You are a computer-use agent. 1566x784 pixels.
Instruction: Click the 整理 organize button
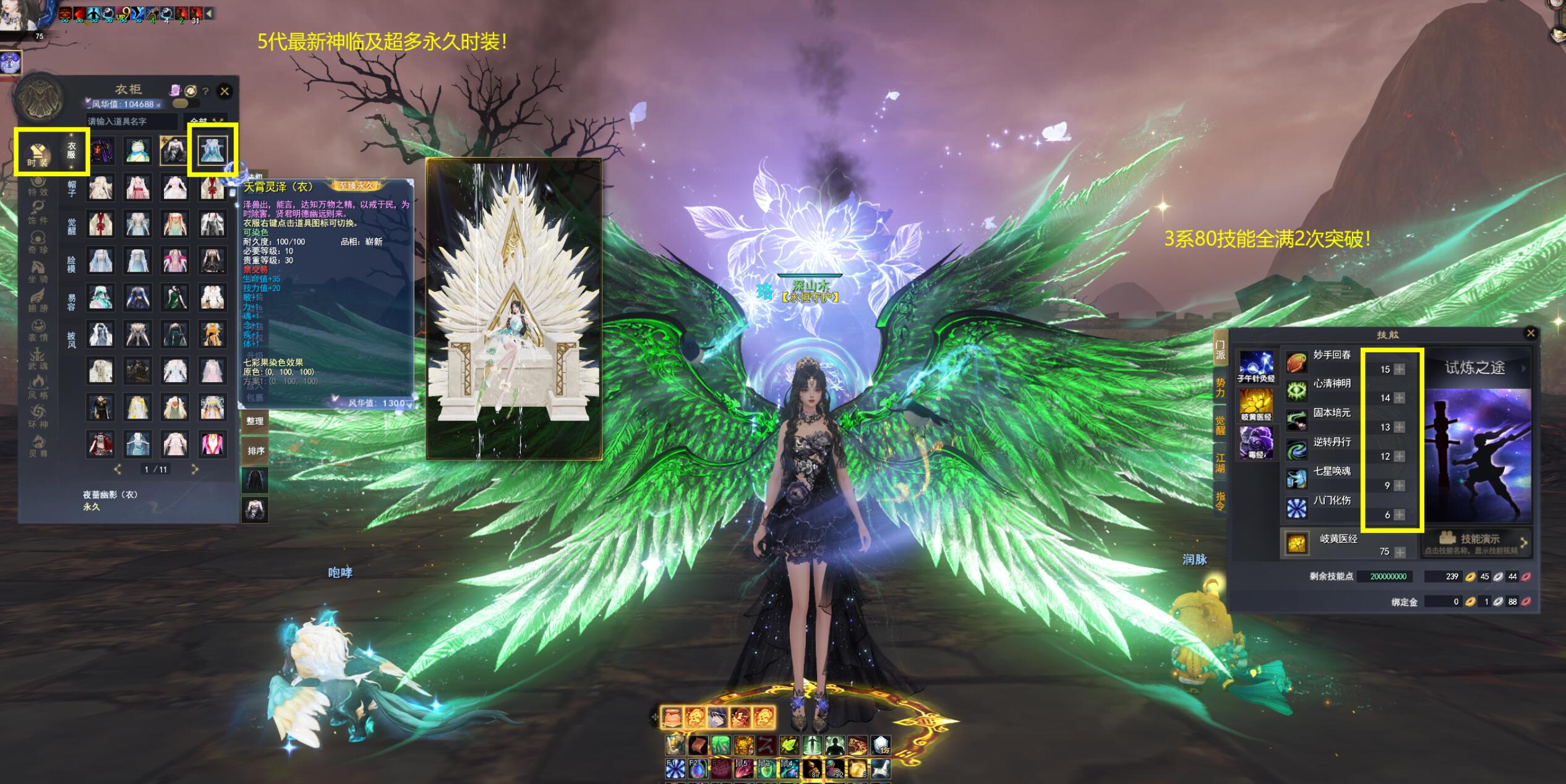(255, 421)
